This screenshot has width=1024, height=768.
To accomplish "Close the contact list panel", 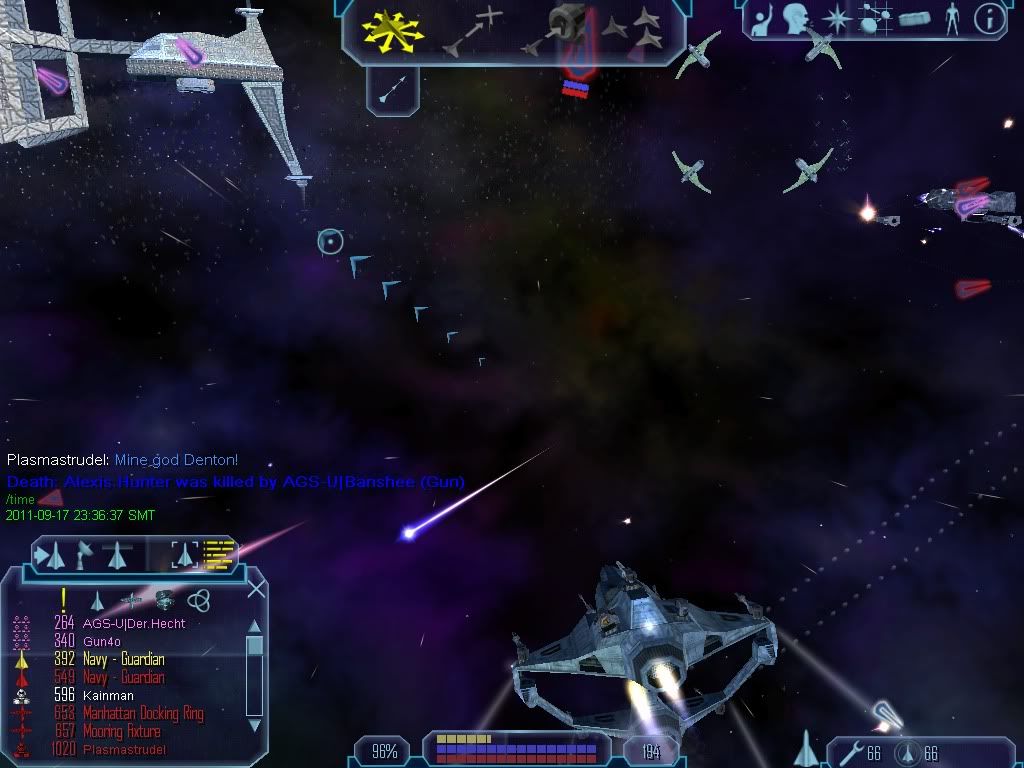I will [256, 589].
